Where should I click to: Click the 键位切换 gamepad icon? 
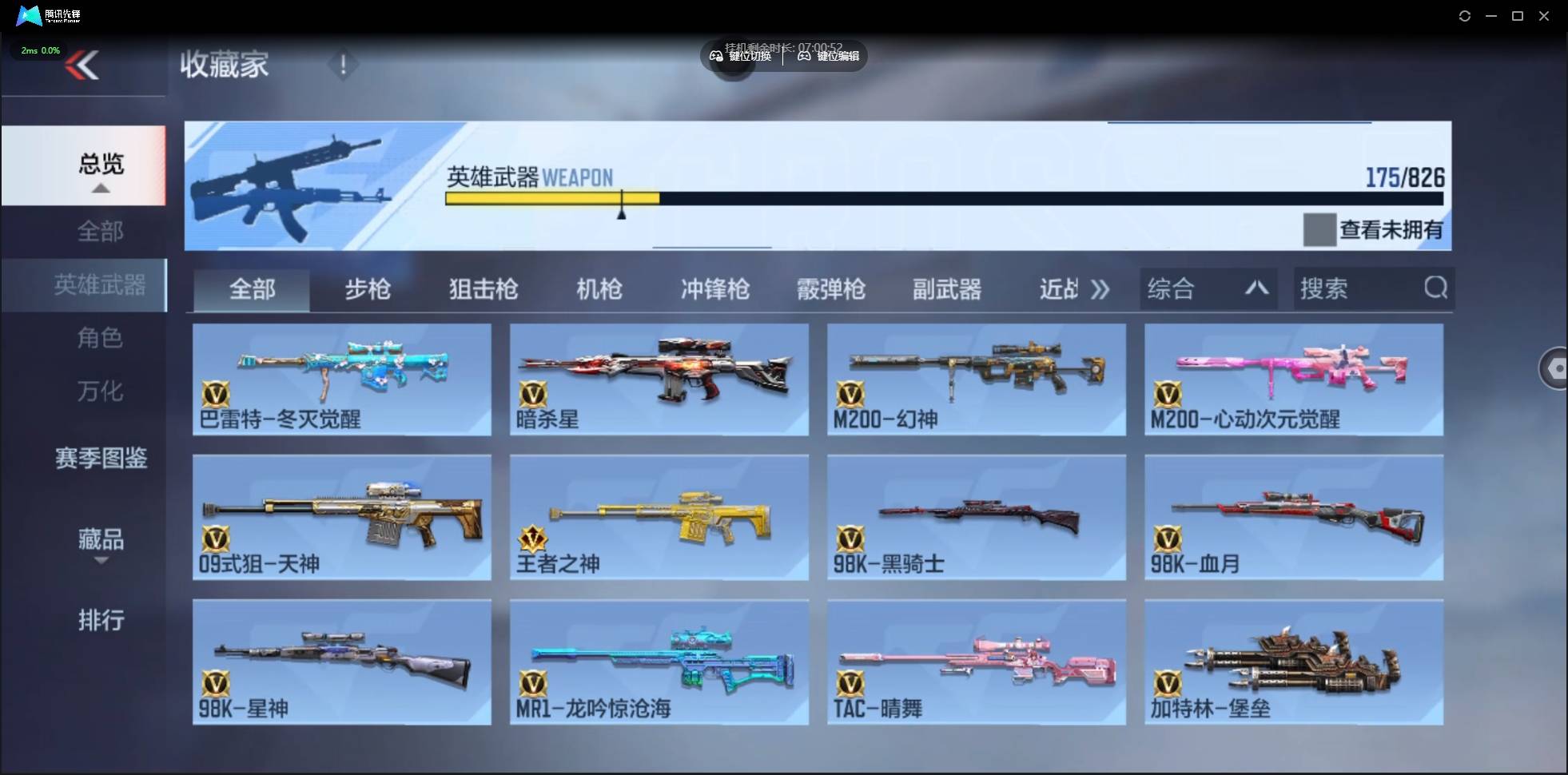[x=717, y=56]
